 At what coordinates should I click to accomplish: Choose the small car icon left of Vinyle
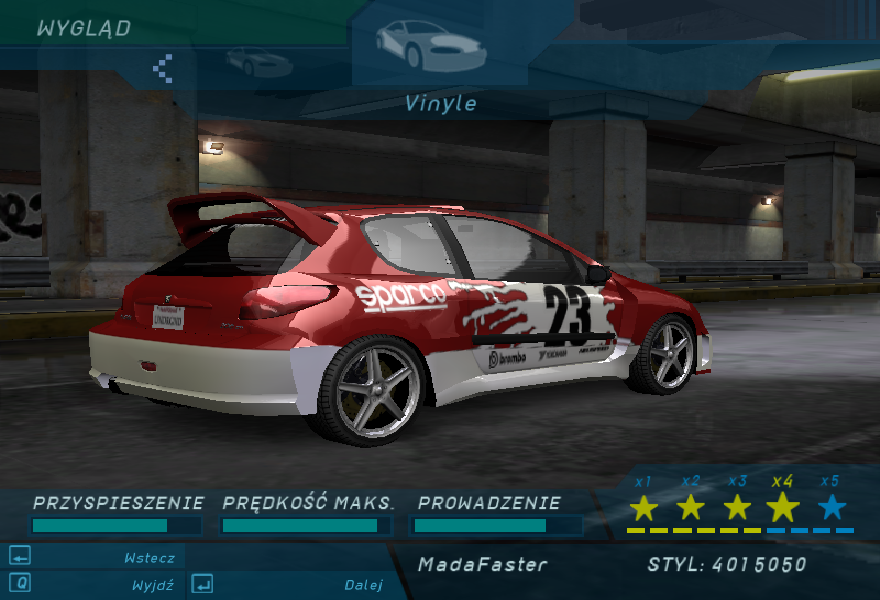259,63
